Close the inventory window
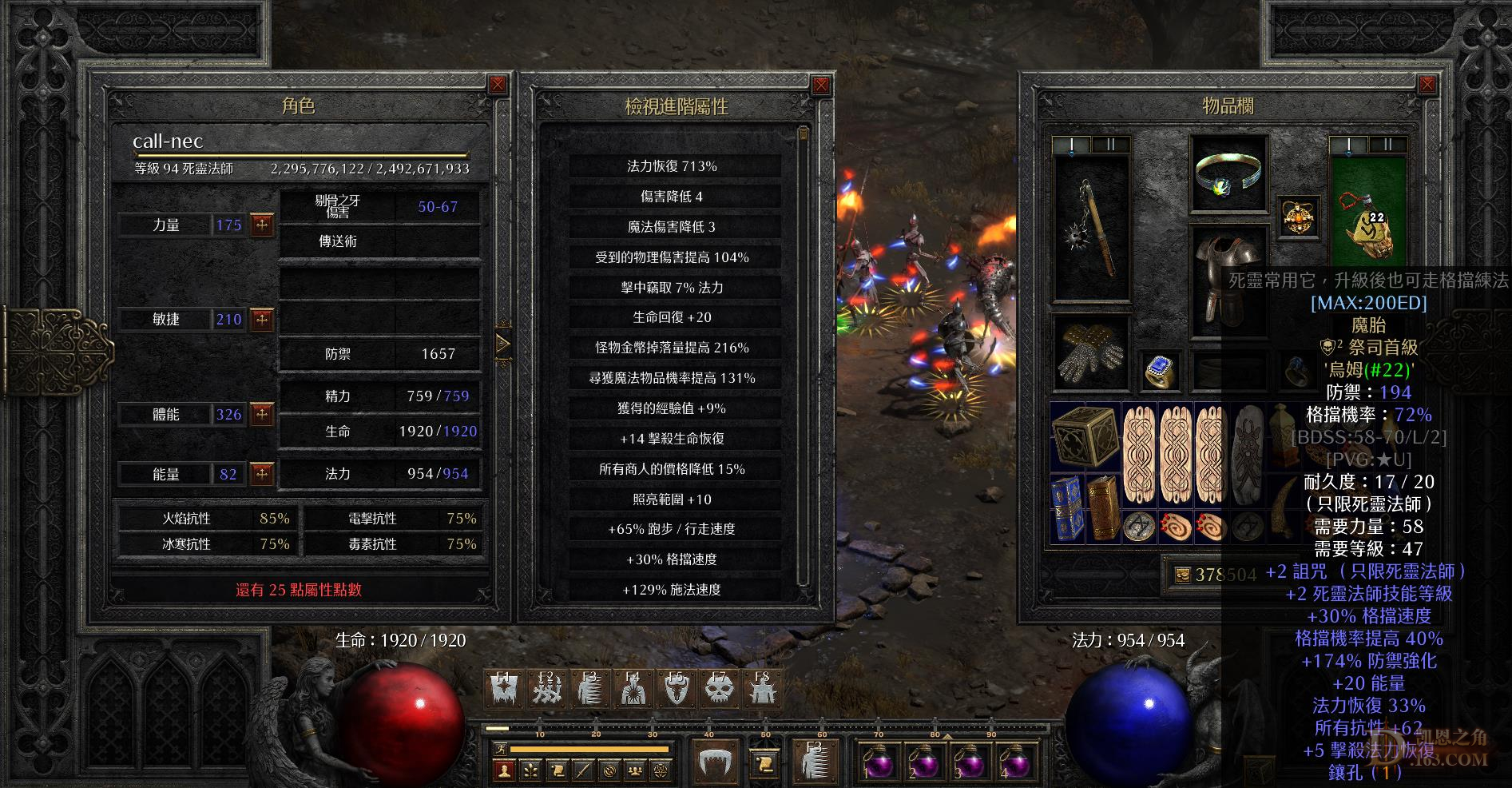The image size is (1512, 788). point(1427,86)
